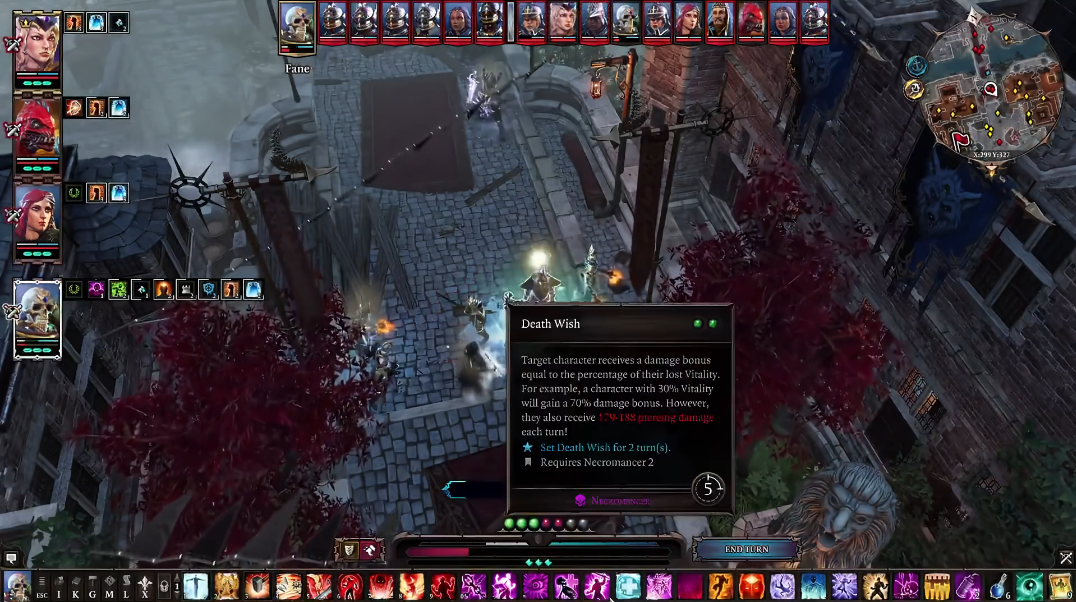Select Fane's portrait in the turn order
The height and width of the screenshot is (602, 1076).
pos(297,25)
